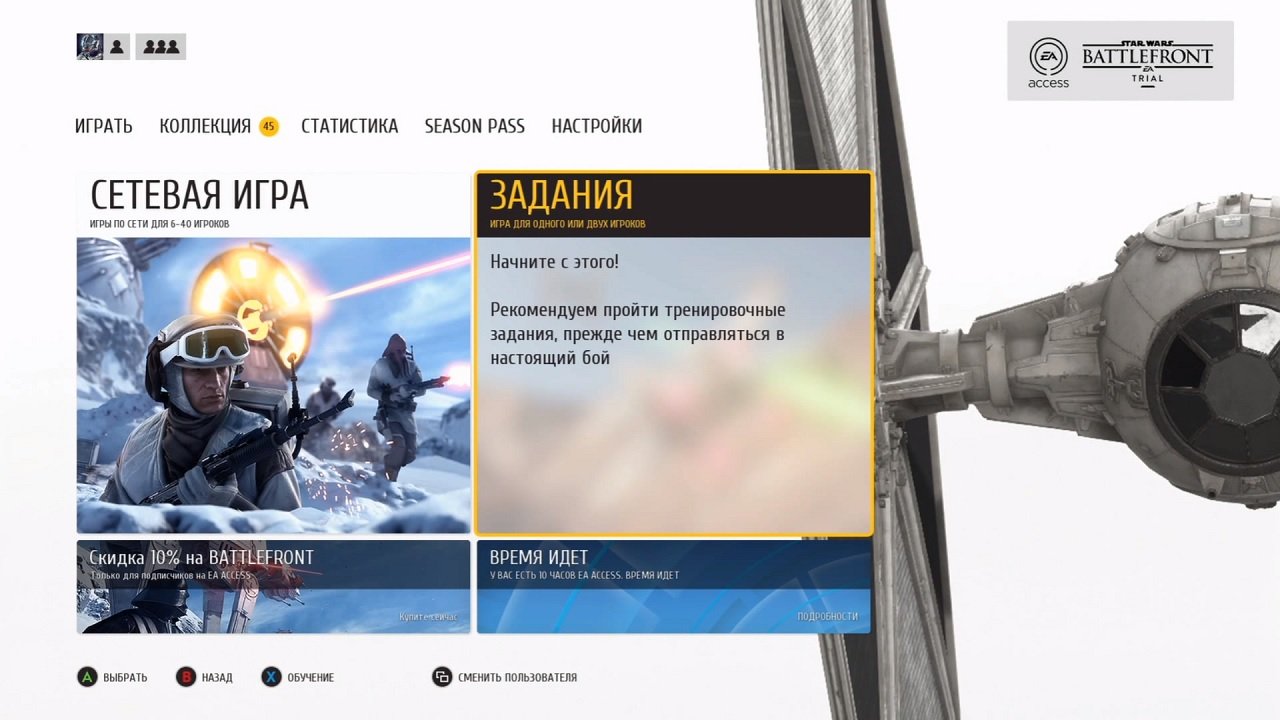
Task: Go to НАСТРОЙКИ
Action: coord(596,126)
